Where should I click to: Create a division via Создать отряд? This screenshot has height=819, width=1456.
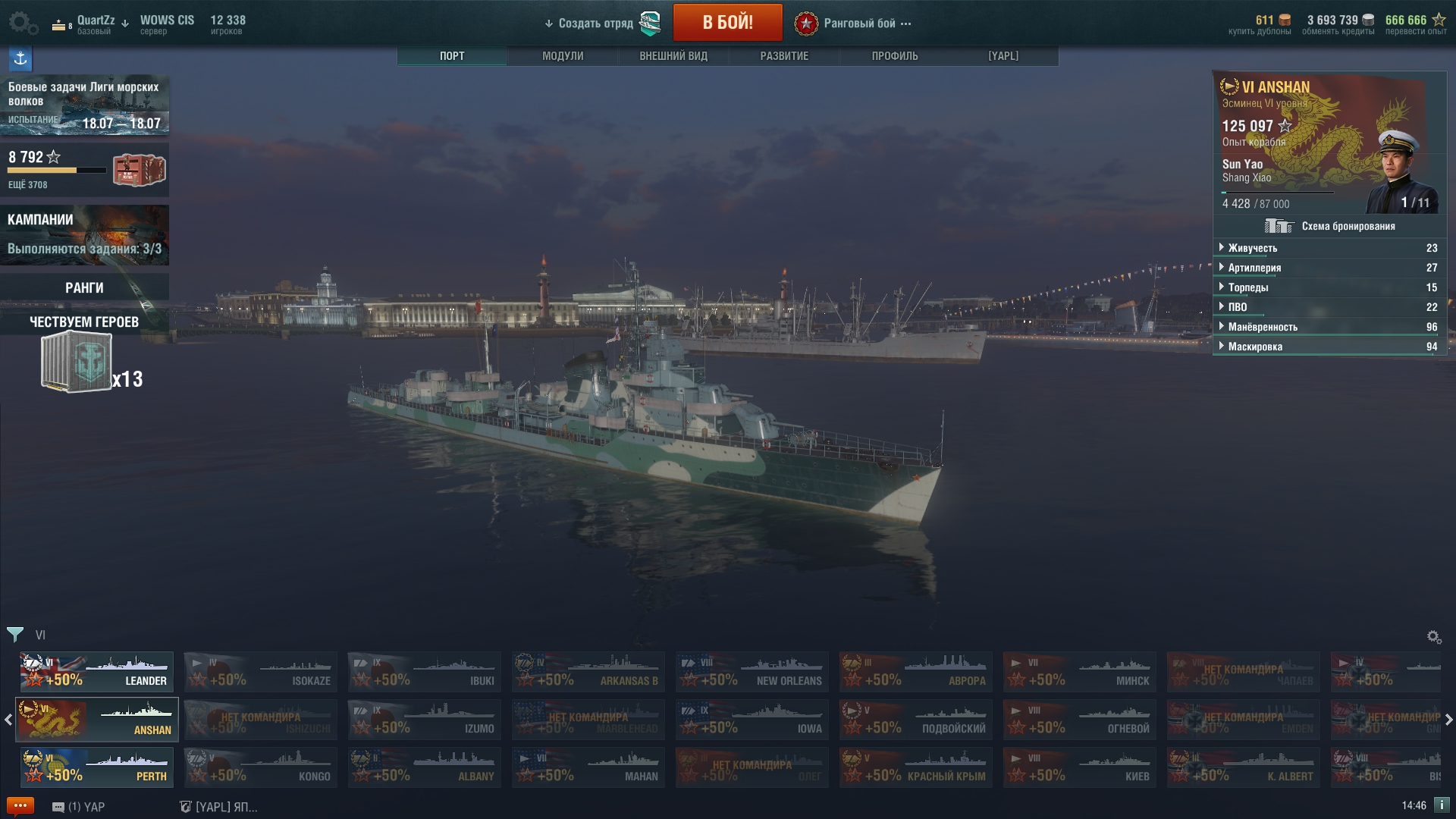point(595,24)
